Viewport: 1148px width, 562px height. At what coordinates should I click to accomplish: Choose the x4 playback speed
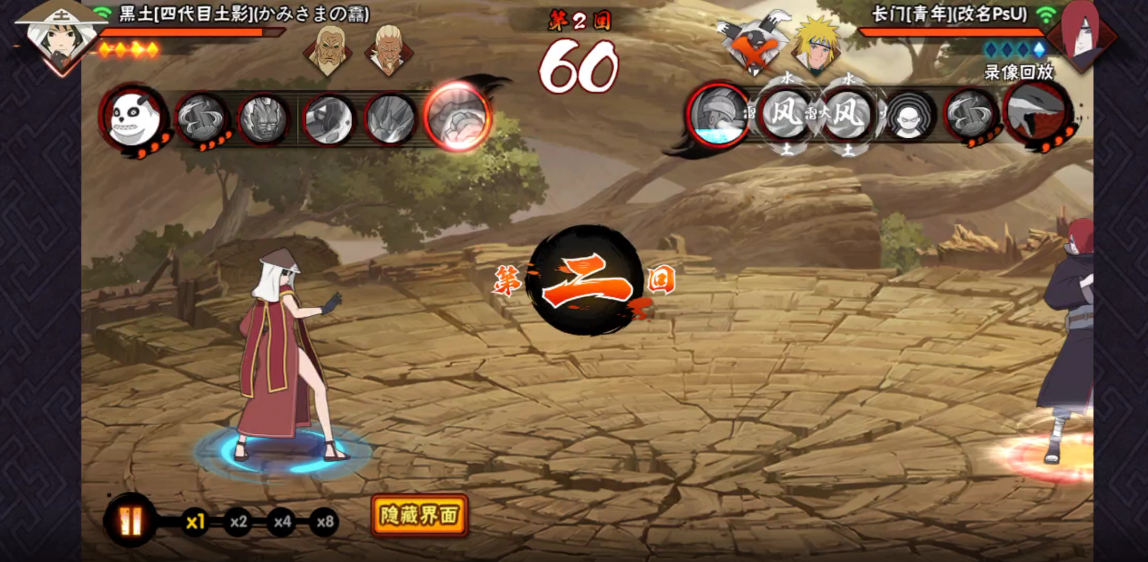[281, 521]
